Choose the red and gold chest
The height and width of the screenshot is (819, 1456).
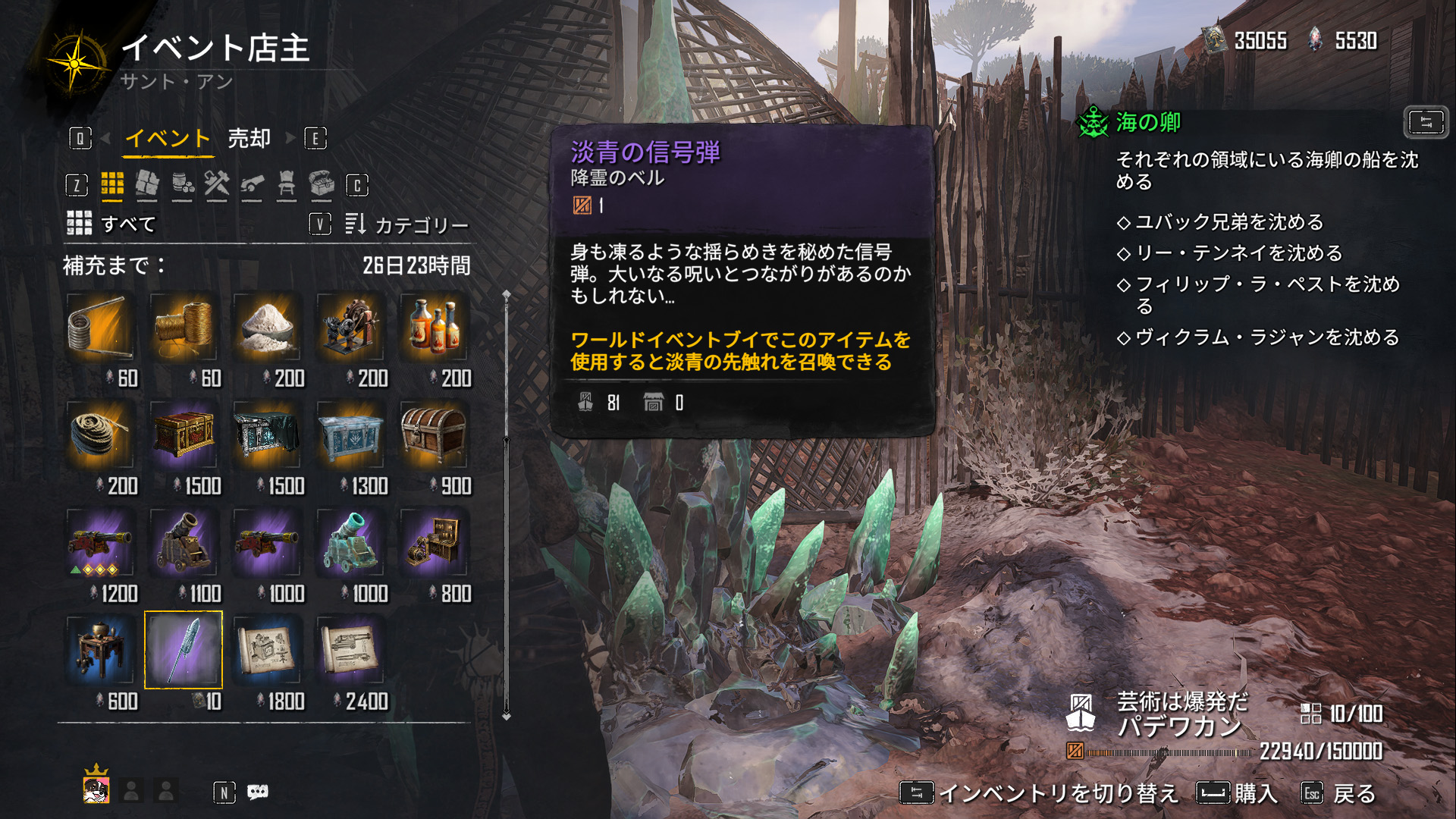coord(183,435)
